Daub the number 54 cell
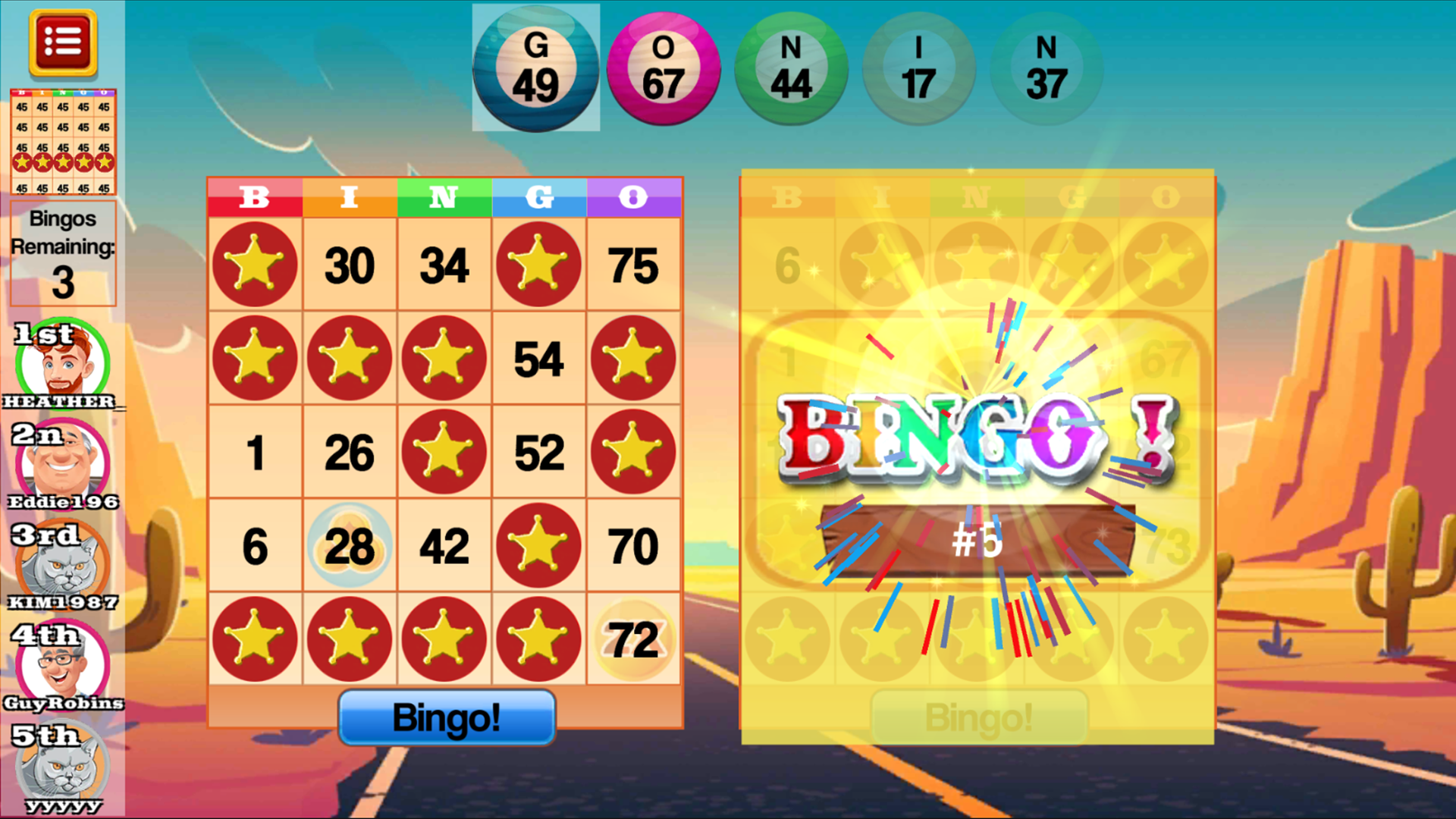 tap(539, 358)
